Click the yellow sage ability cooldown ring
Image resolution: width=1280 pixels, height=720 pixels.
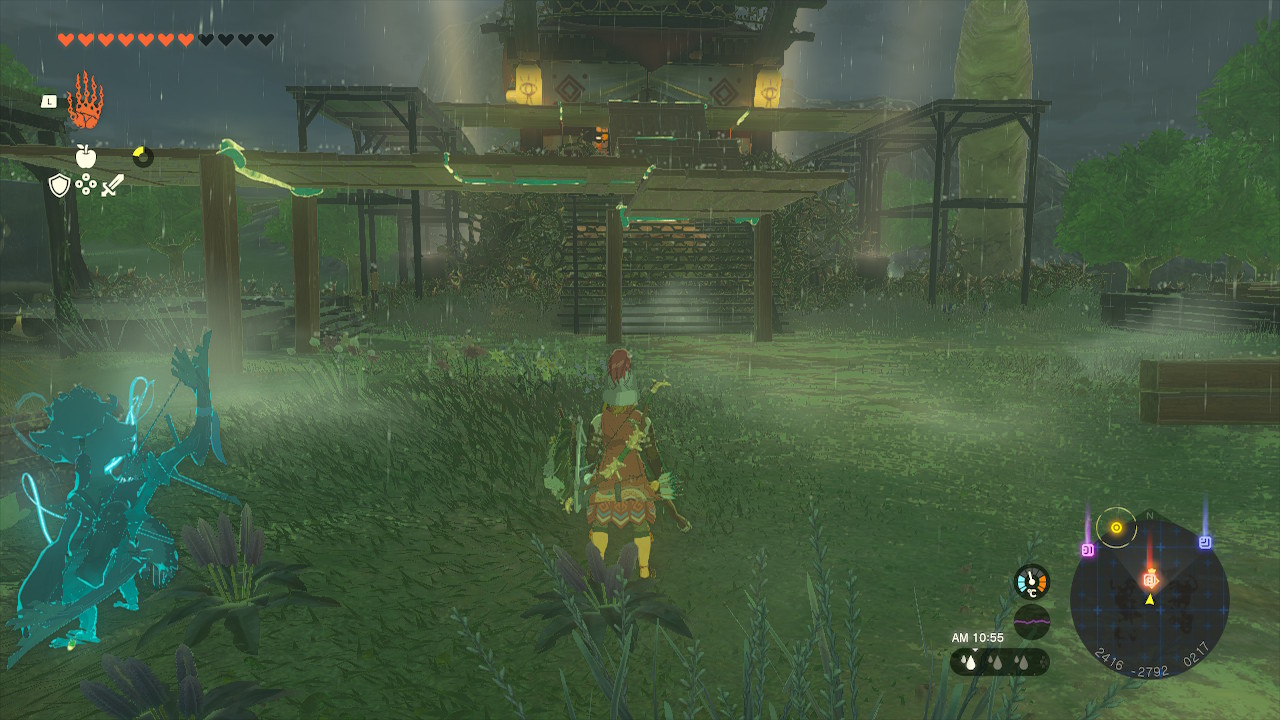[143, 156]
